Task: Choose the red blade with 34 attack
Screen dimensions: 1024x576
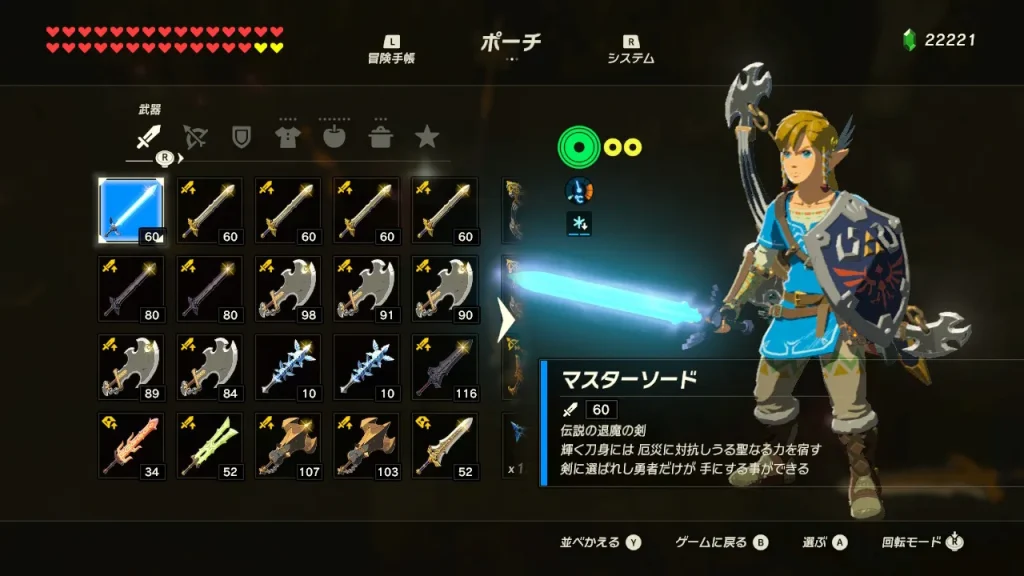Action: coord(131,445)
